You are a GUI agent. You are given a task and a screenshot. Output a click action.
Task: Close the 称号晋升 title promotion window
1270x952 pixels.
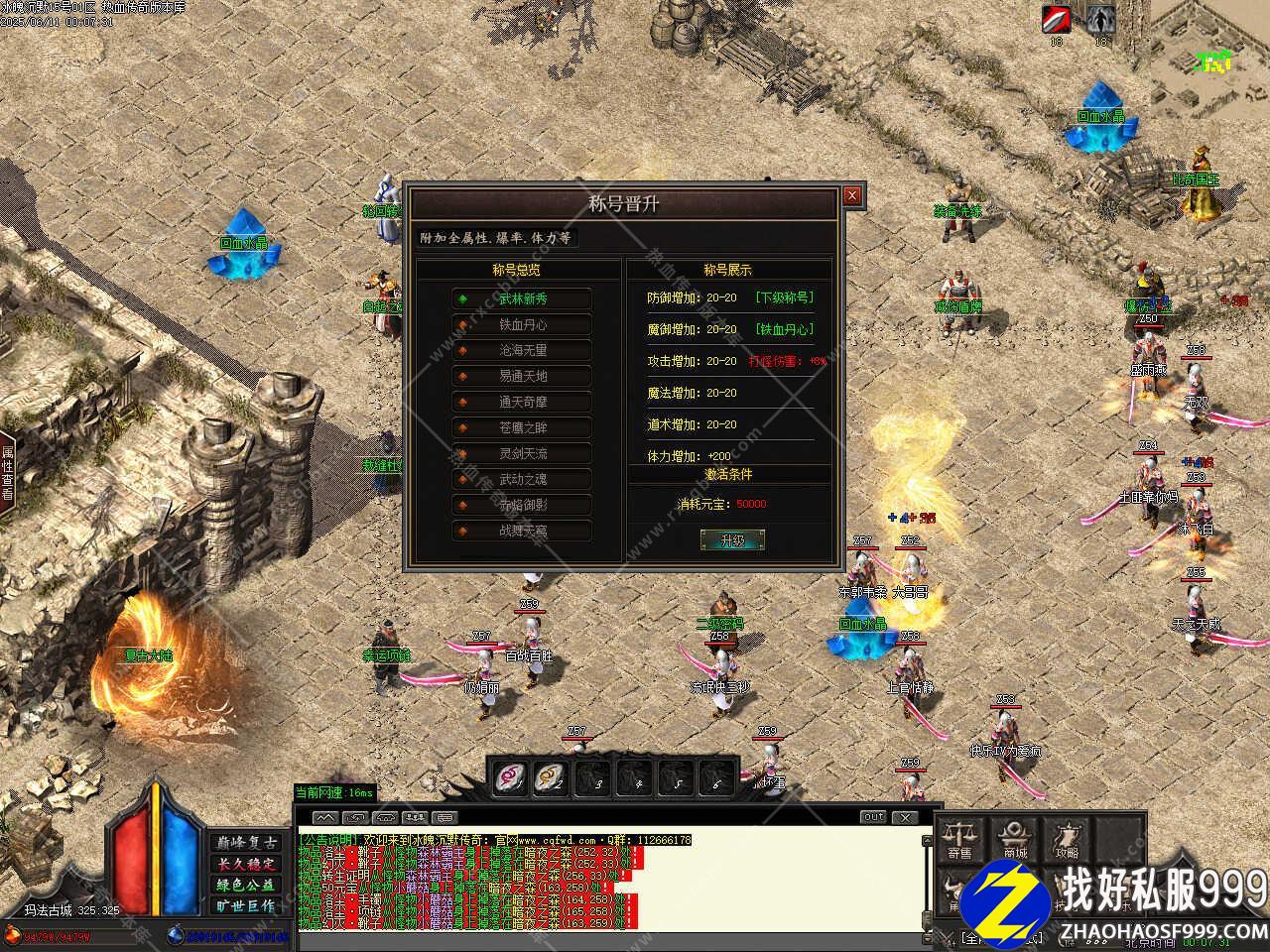point(851,195)
